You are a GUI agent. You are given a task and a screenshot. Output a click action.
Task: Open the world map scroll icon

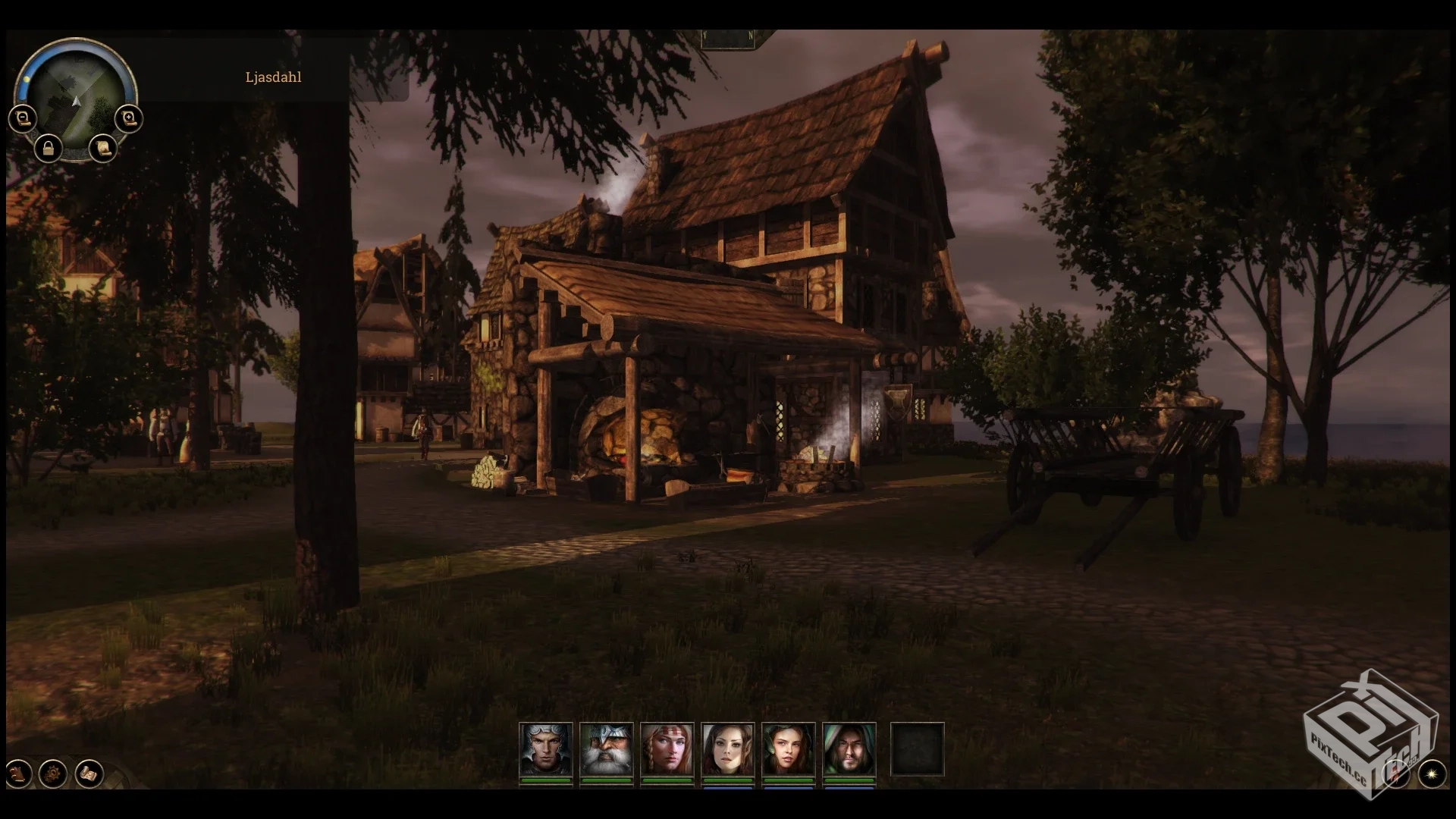point(89,774)
